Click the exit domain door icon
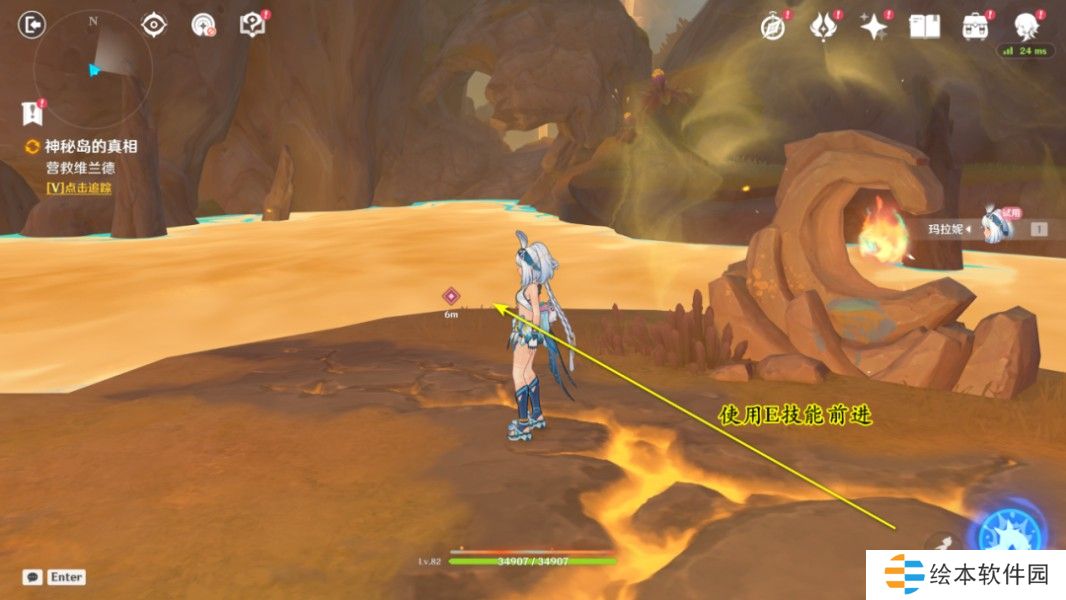This screenshot has height=600, width=1066. coord(33,25)
